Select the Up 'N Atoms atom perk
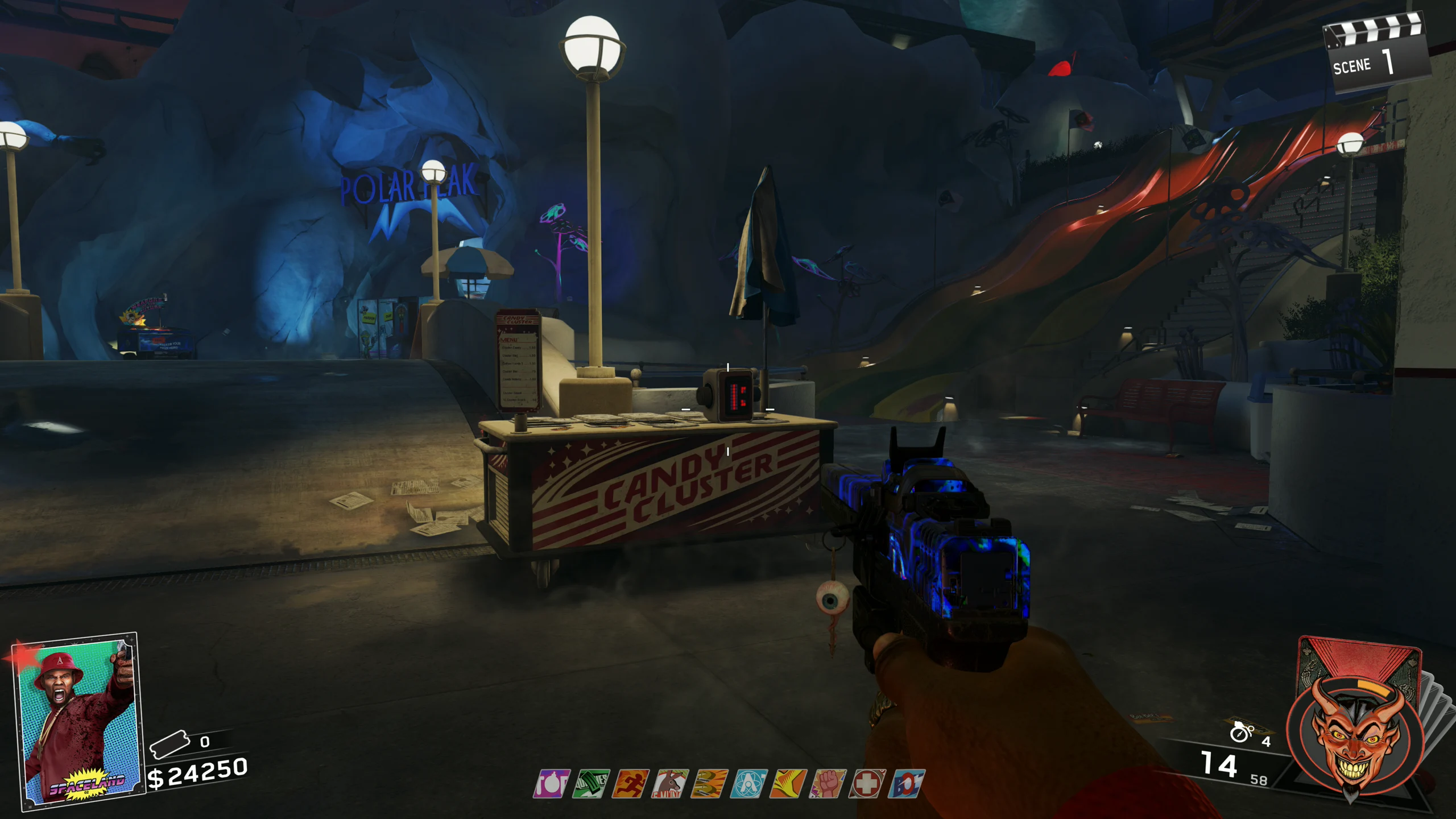Image resolution: width=1456 pixels, height=819 pixels. pos(749,784)
